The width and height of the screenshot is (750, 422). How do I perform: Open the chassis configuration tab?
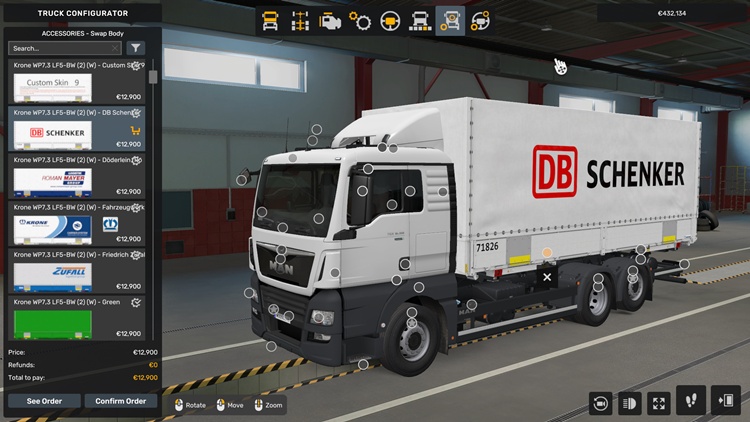299,20
